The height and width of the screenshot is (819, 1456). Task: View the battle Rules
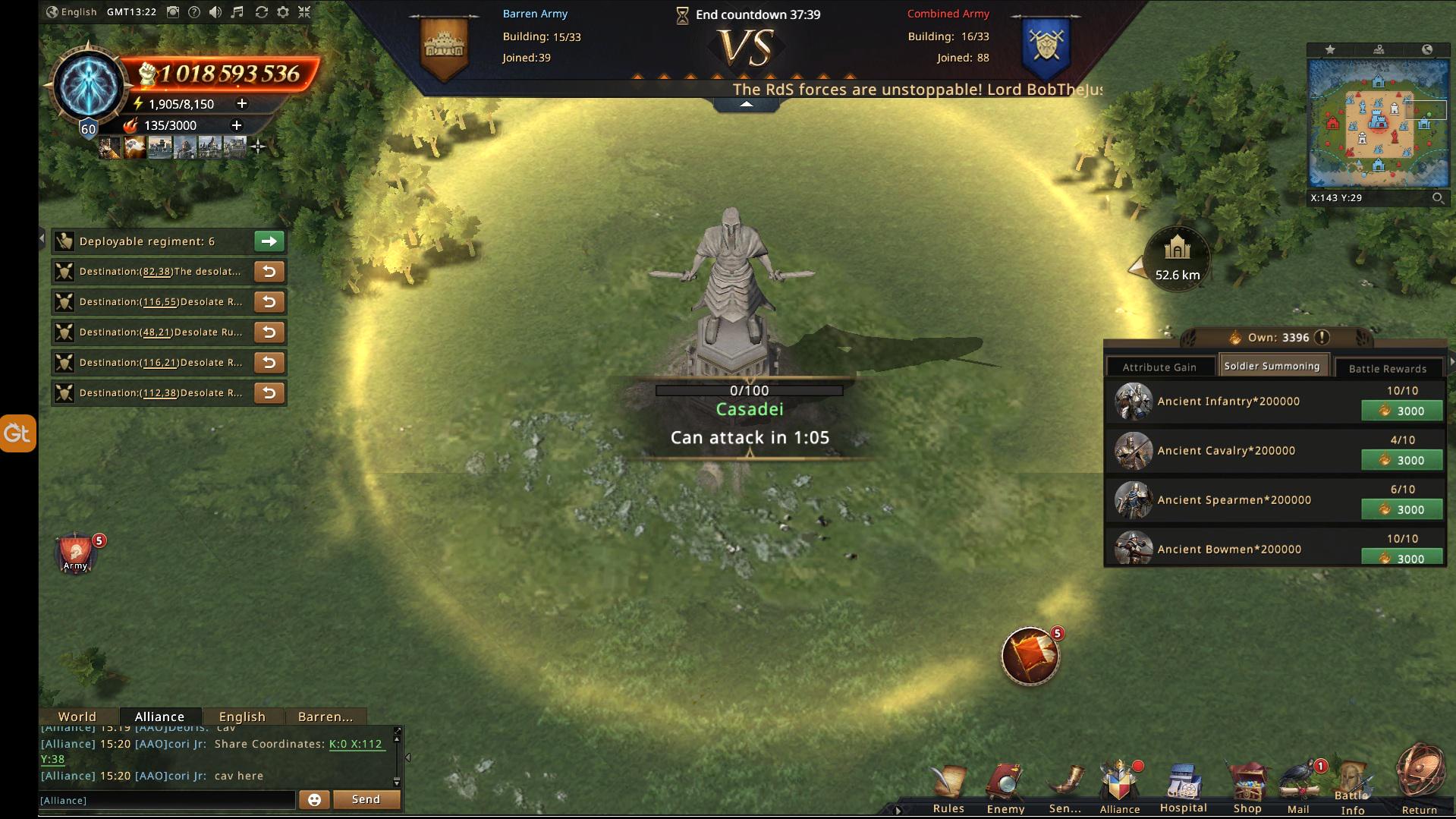[948, 788]
